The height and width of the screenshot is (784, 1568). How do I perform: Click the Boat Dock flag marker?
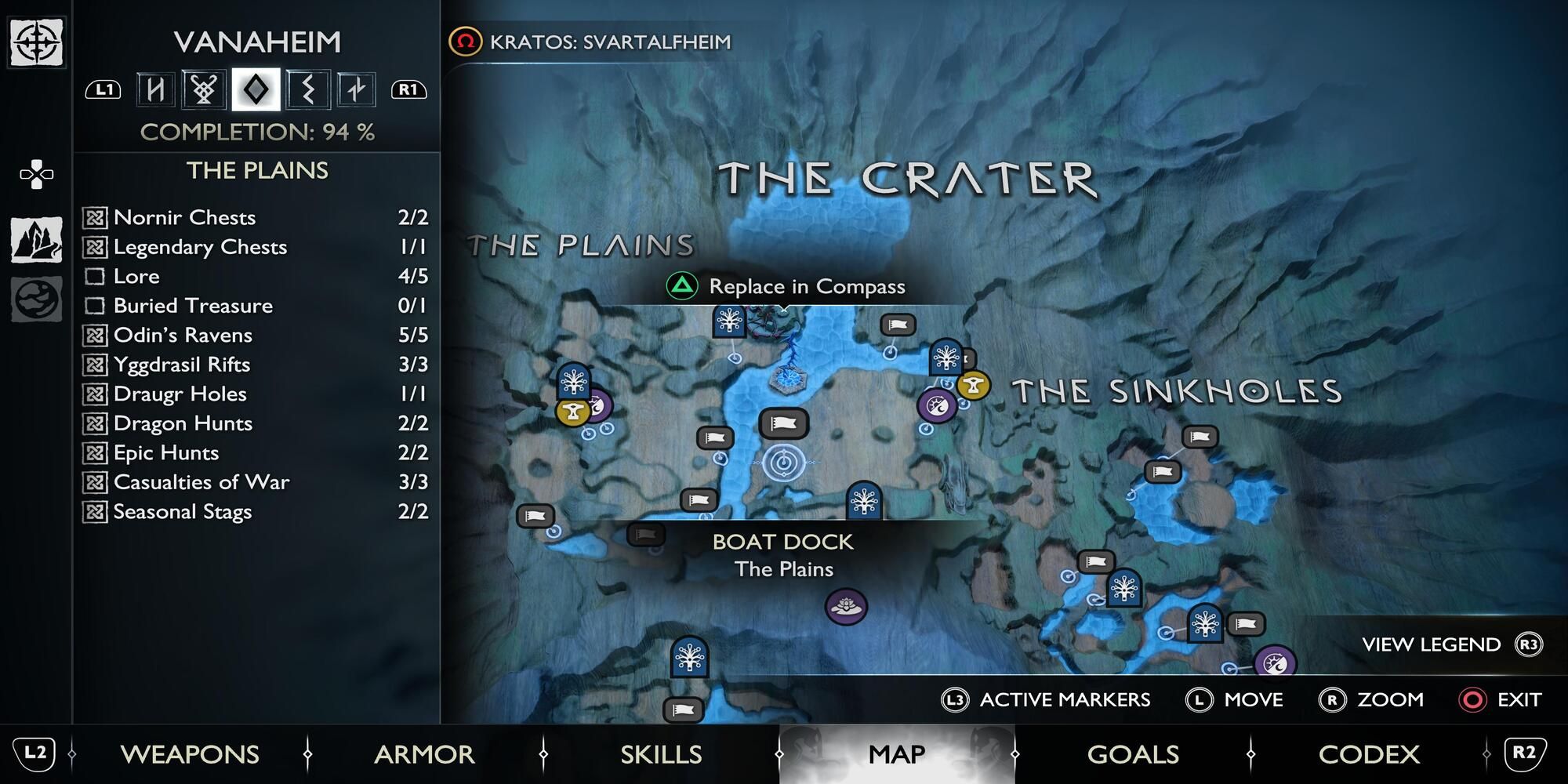point(783,423)
